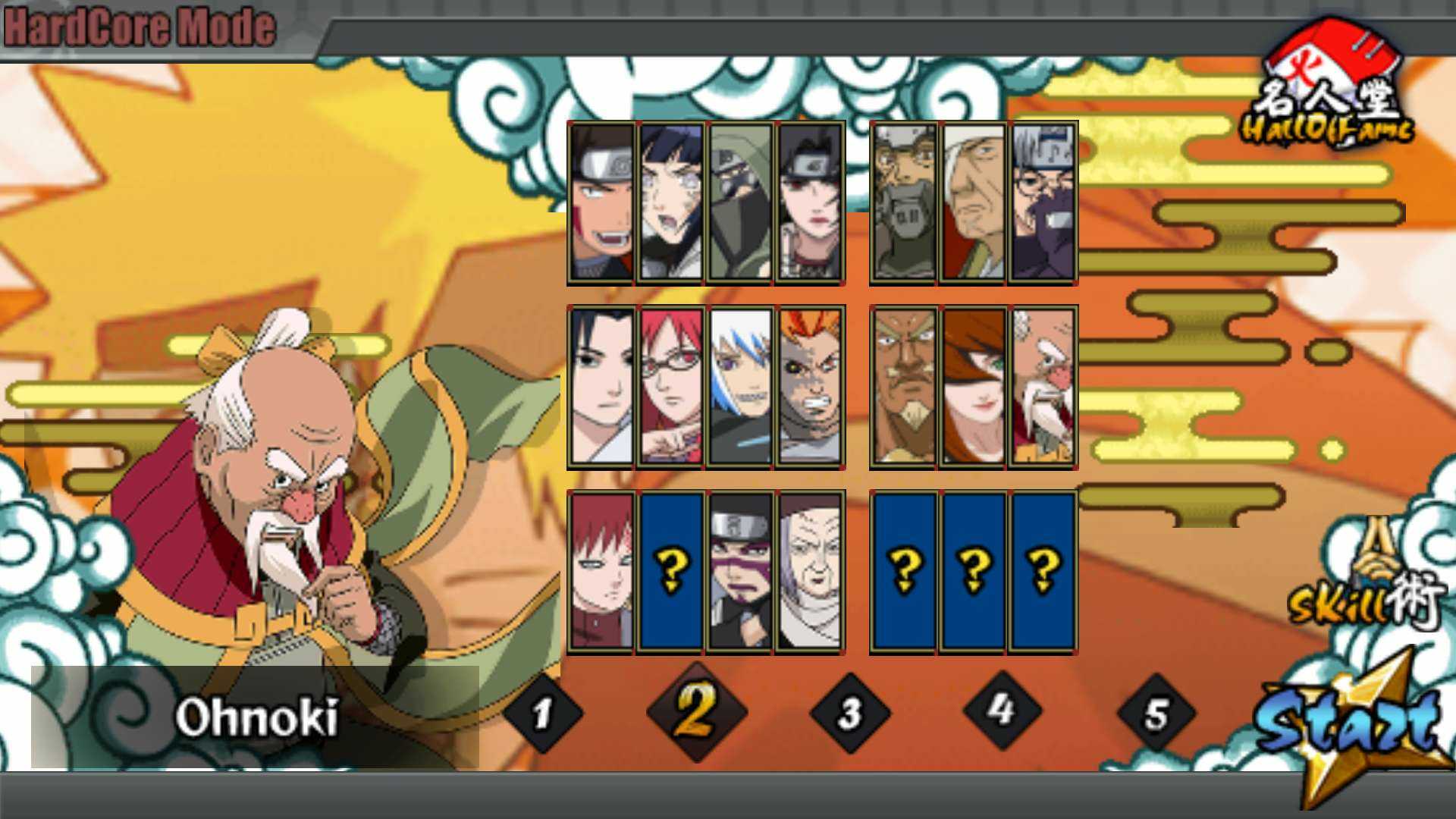Select Kiba with red cheek marks

[x=601, y=203]
